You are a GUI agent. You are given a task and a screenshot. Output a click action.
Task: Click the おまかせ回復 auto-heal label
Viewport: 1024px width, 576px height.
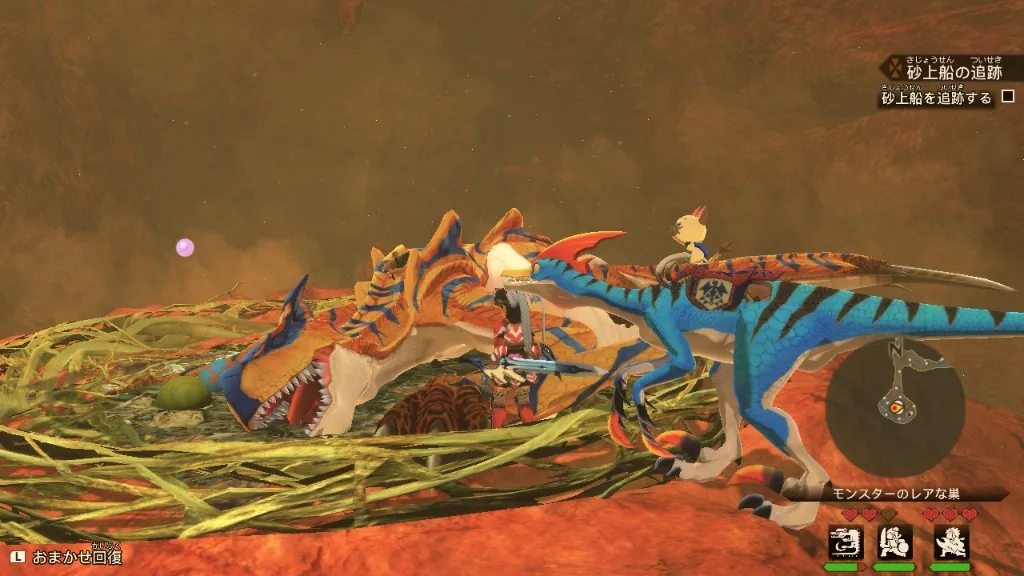click(78, 557)
